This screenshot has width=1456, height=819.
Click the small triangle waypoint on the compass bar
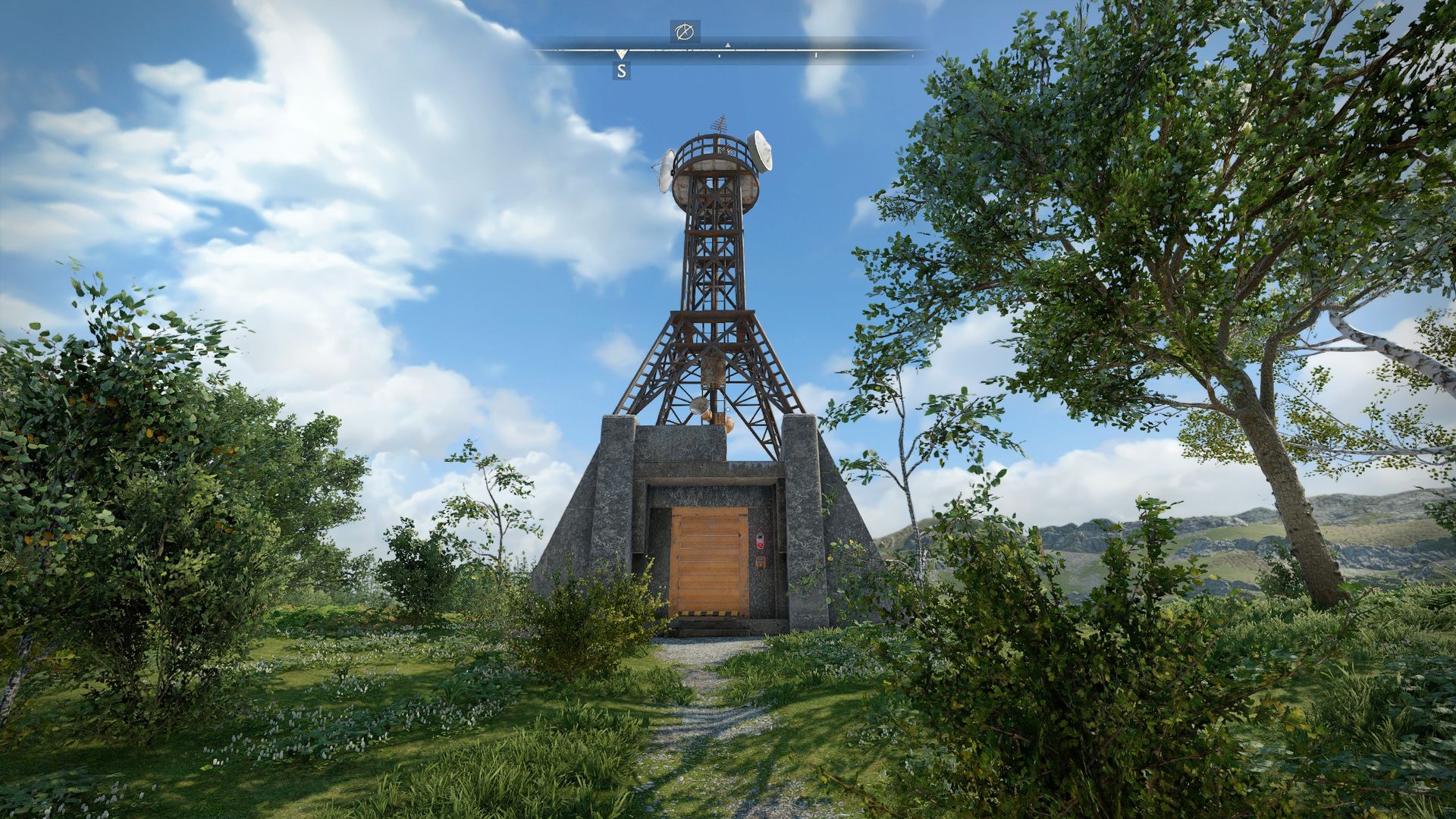pyautogui.click(x=728, y=45)
